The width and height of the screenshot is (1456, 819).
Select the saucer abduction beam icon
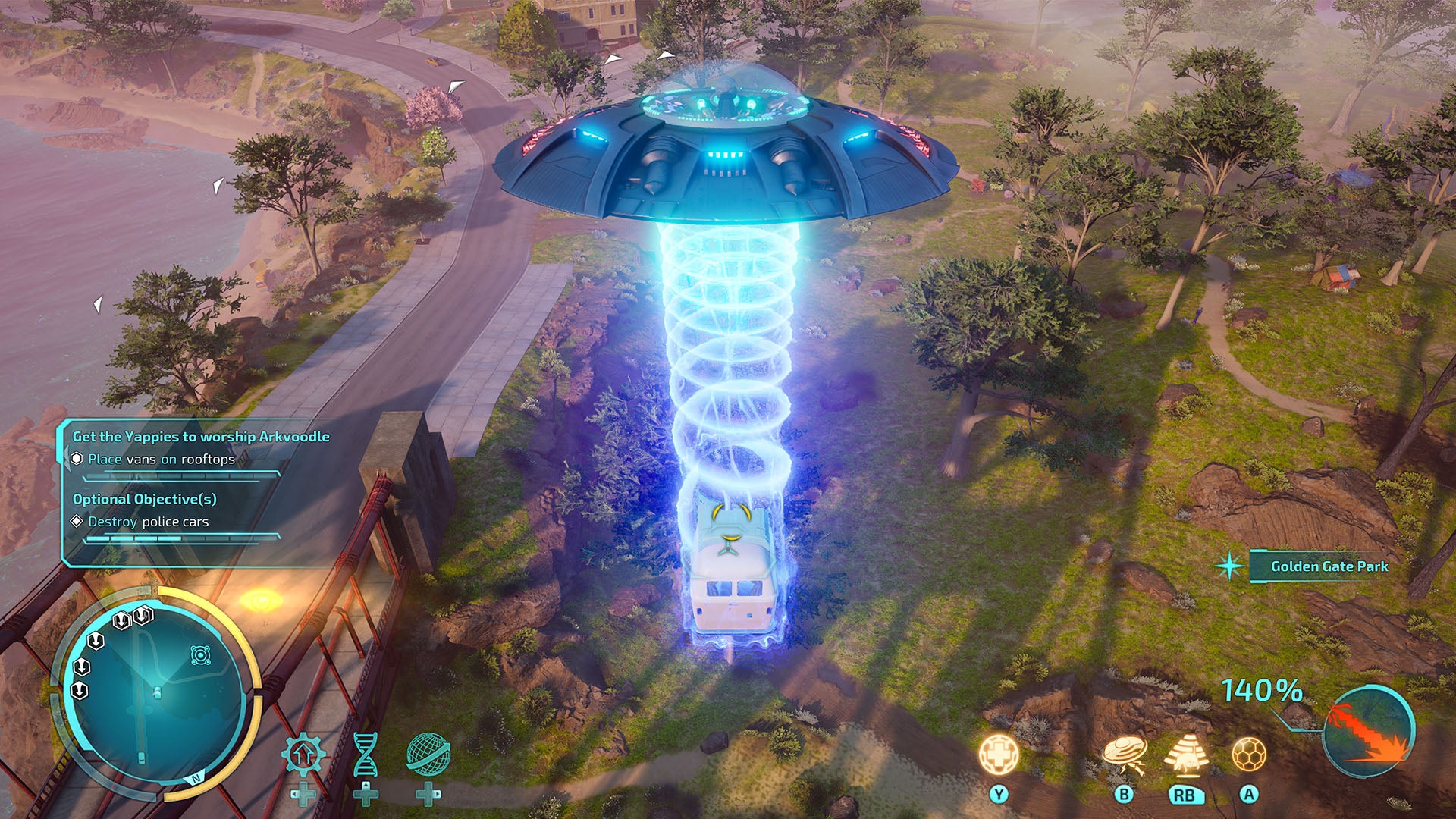[1123, 755]
